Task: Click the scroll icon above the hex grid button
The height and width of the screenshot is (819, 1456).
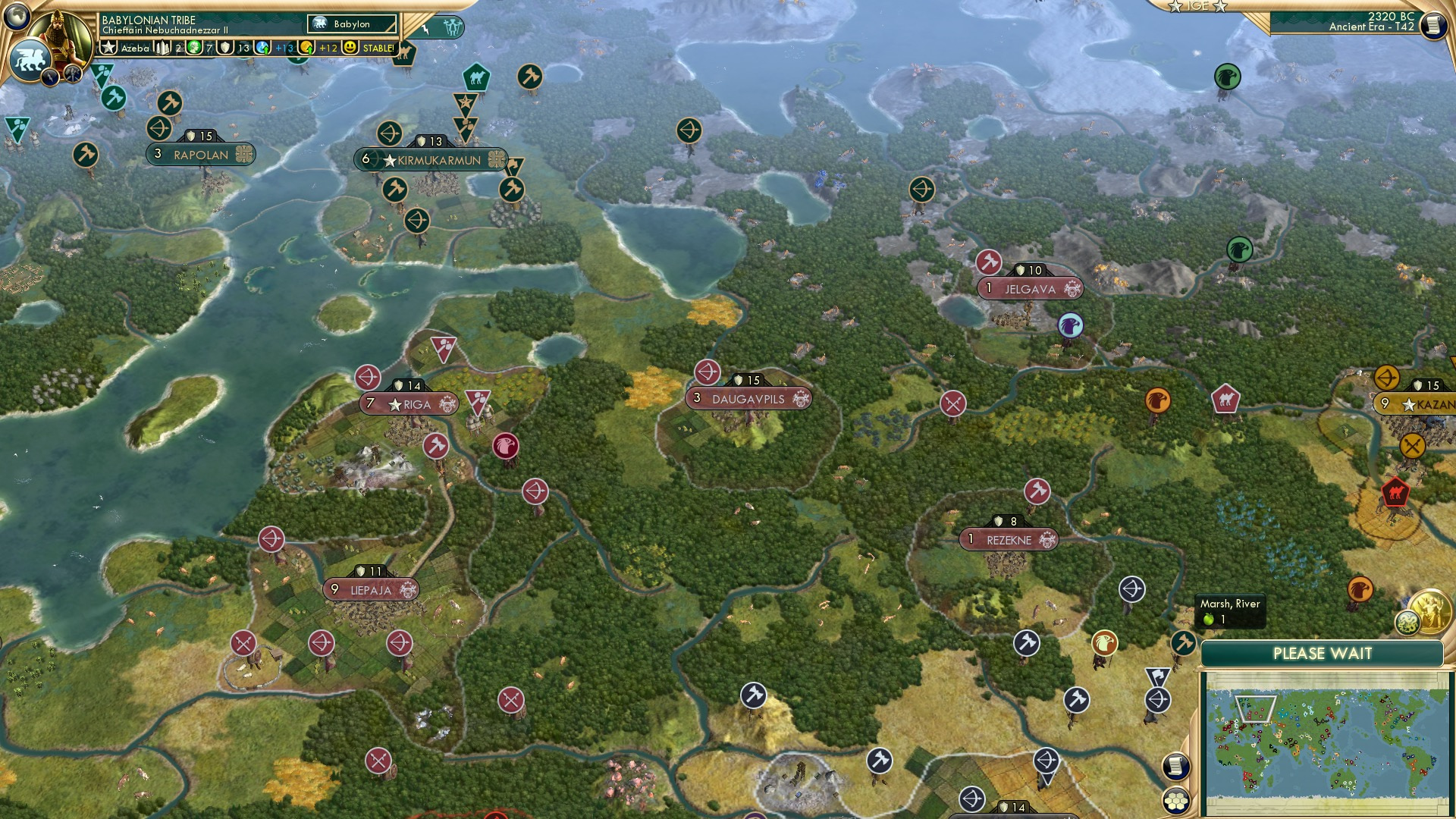Action: click(x=1175, y=765)
